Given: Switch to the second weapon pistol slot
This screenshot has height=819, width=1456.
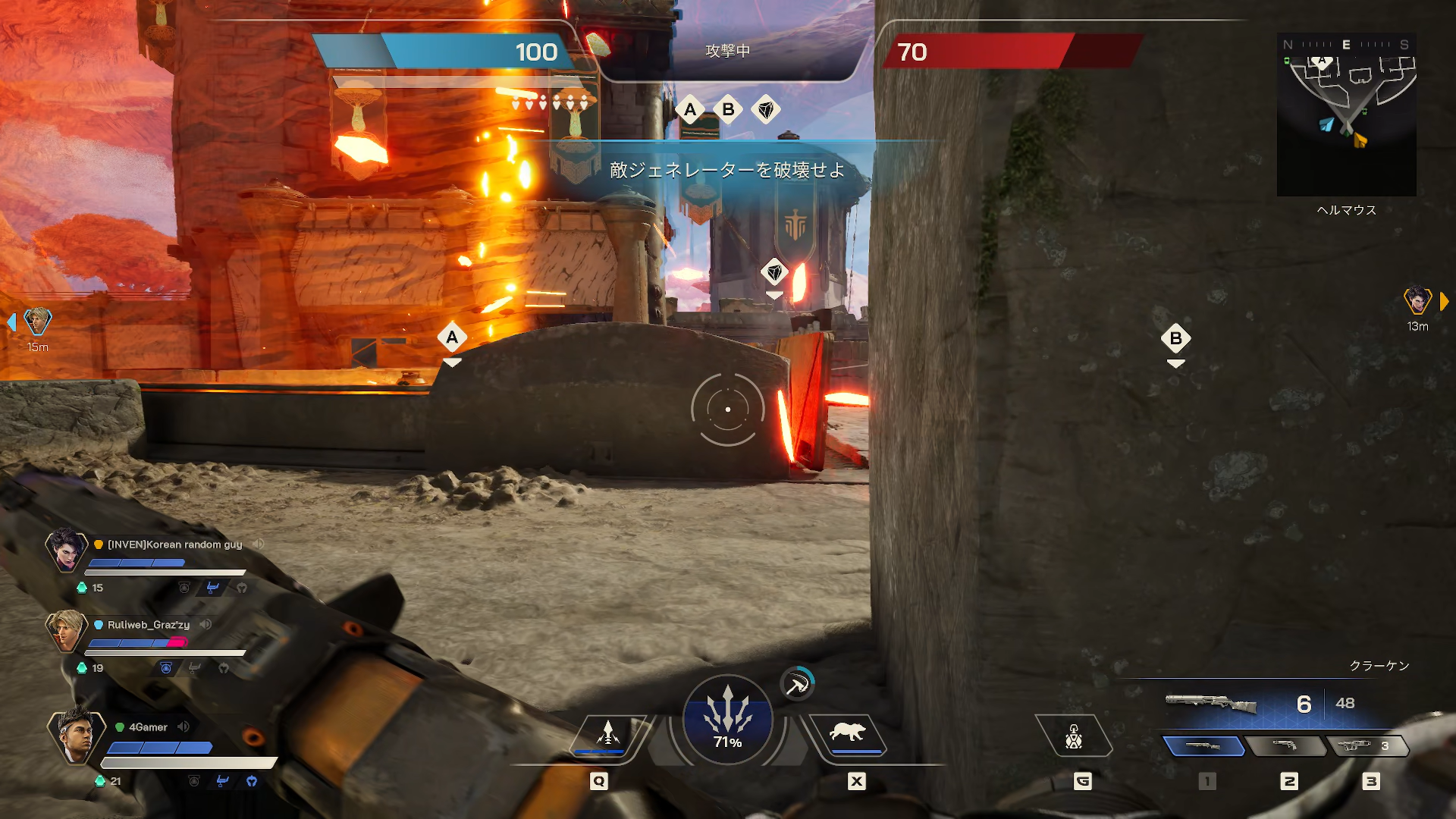Looking at the screenshot, I should 1285,746.
